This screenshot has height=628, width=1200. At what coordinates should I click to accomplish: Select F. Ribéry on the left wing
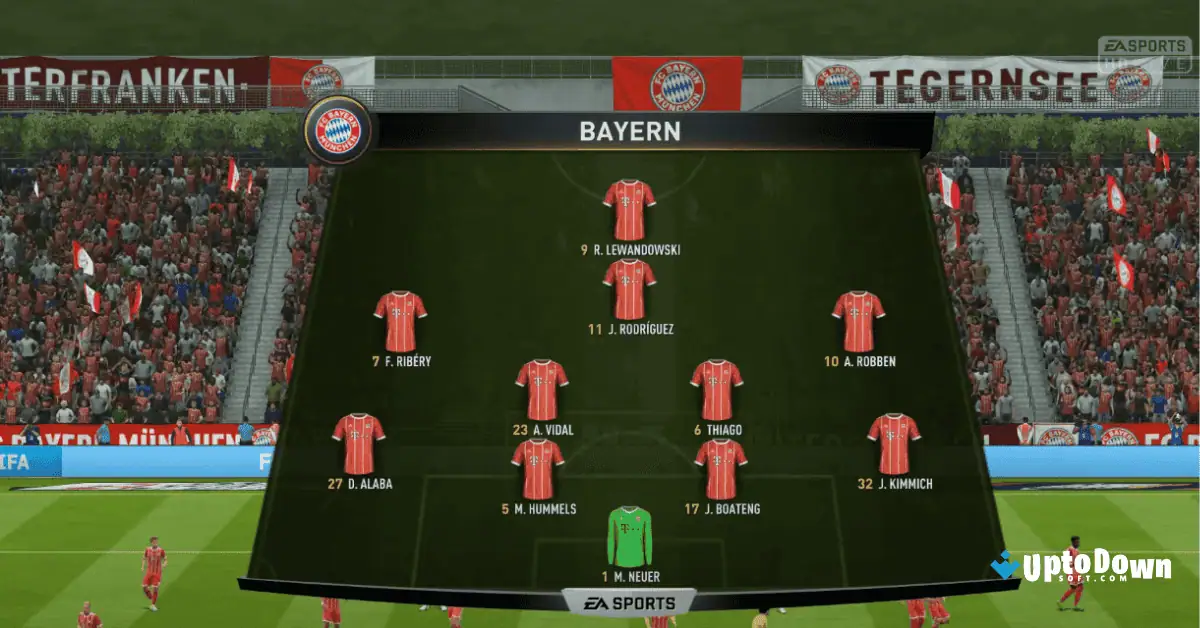400,321
